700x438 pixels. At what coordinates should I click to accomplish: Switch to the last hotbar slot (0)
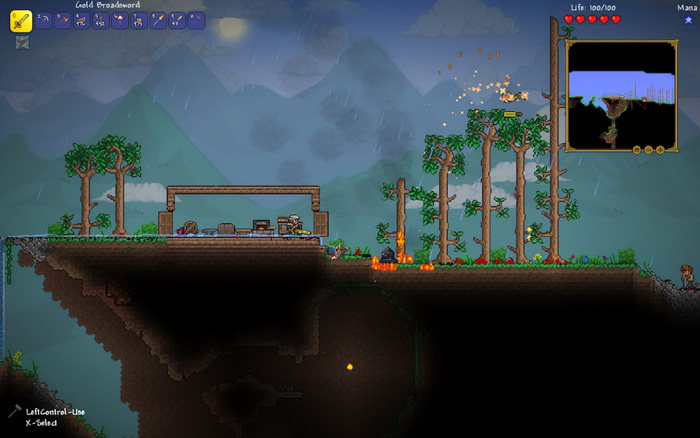pyautogui.click(x=196, y=20)
